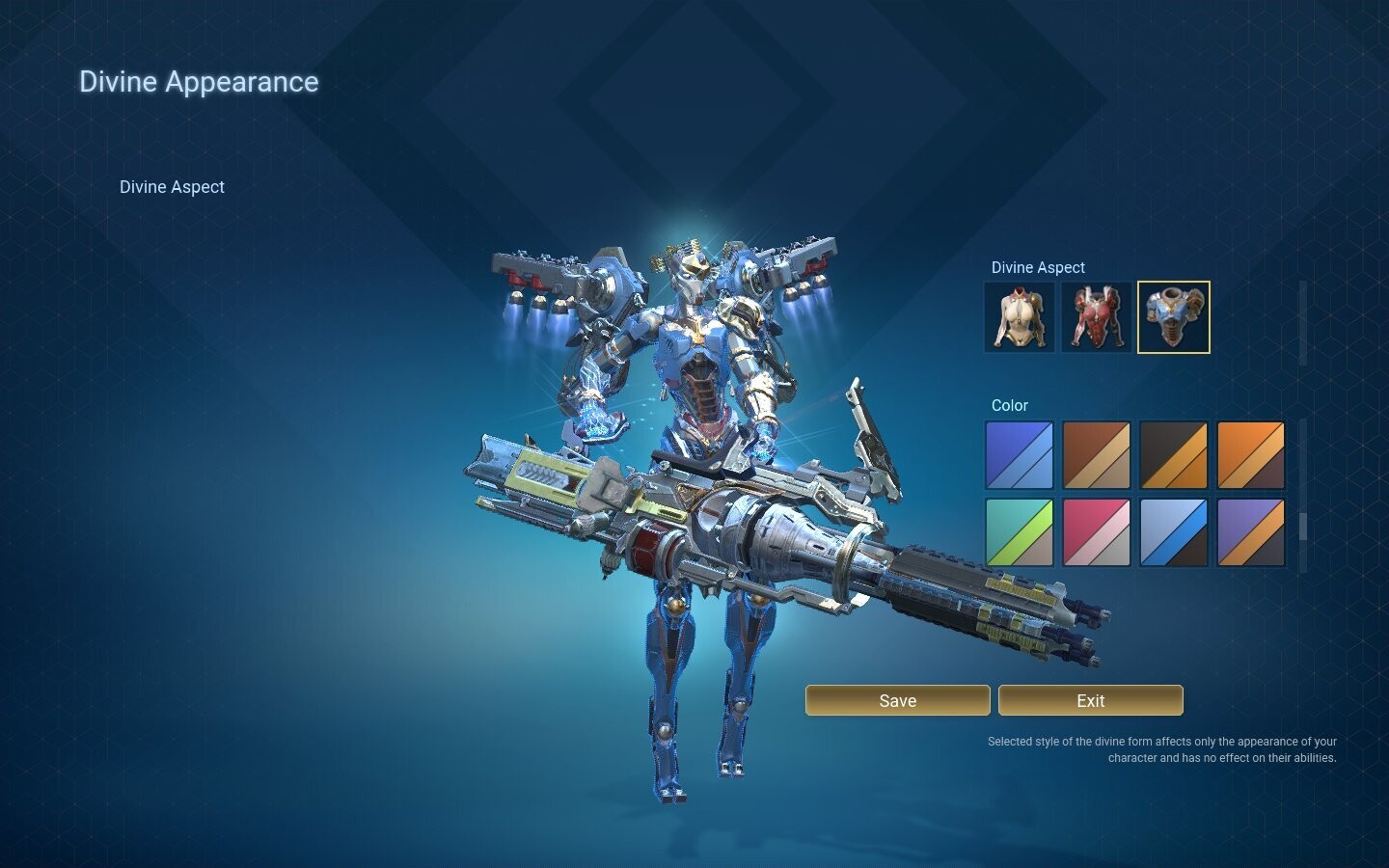Select the cream bodysuit Divine Aspect
Image resolution: width=1389 pixels, height=868 pixels.
[x=1020, y=316]
